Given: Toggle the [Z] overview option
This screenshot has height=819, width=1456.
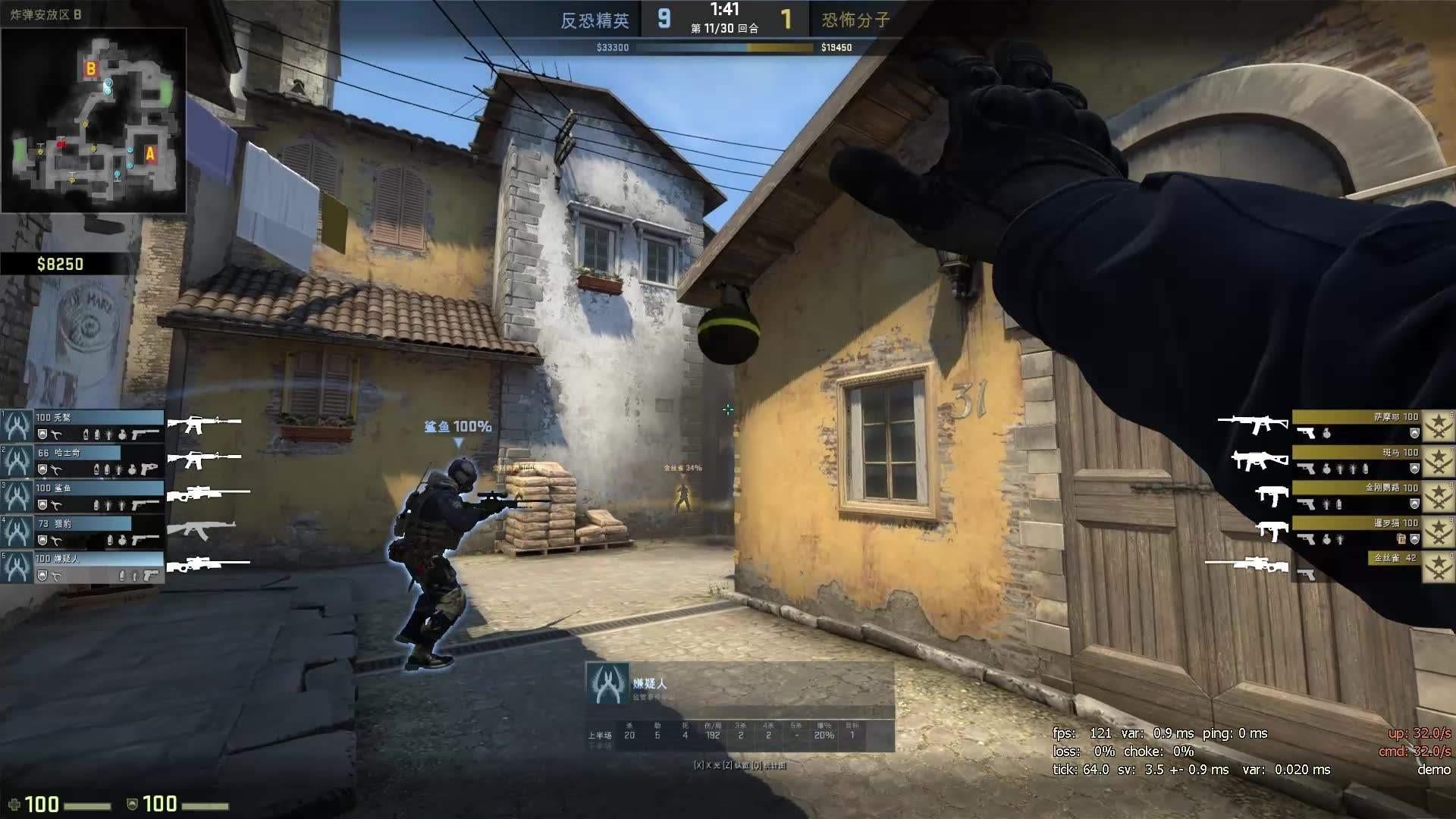Looking at the screenshot, I should [x=730, y=765].
